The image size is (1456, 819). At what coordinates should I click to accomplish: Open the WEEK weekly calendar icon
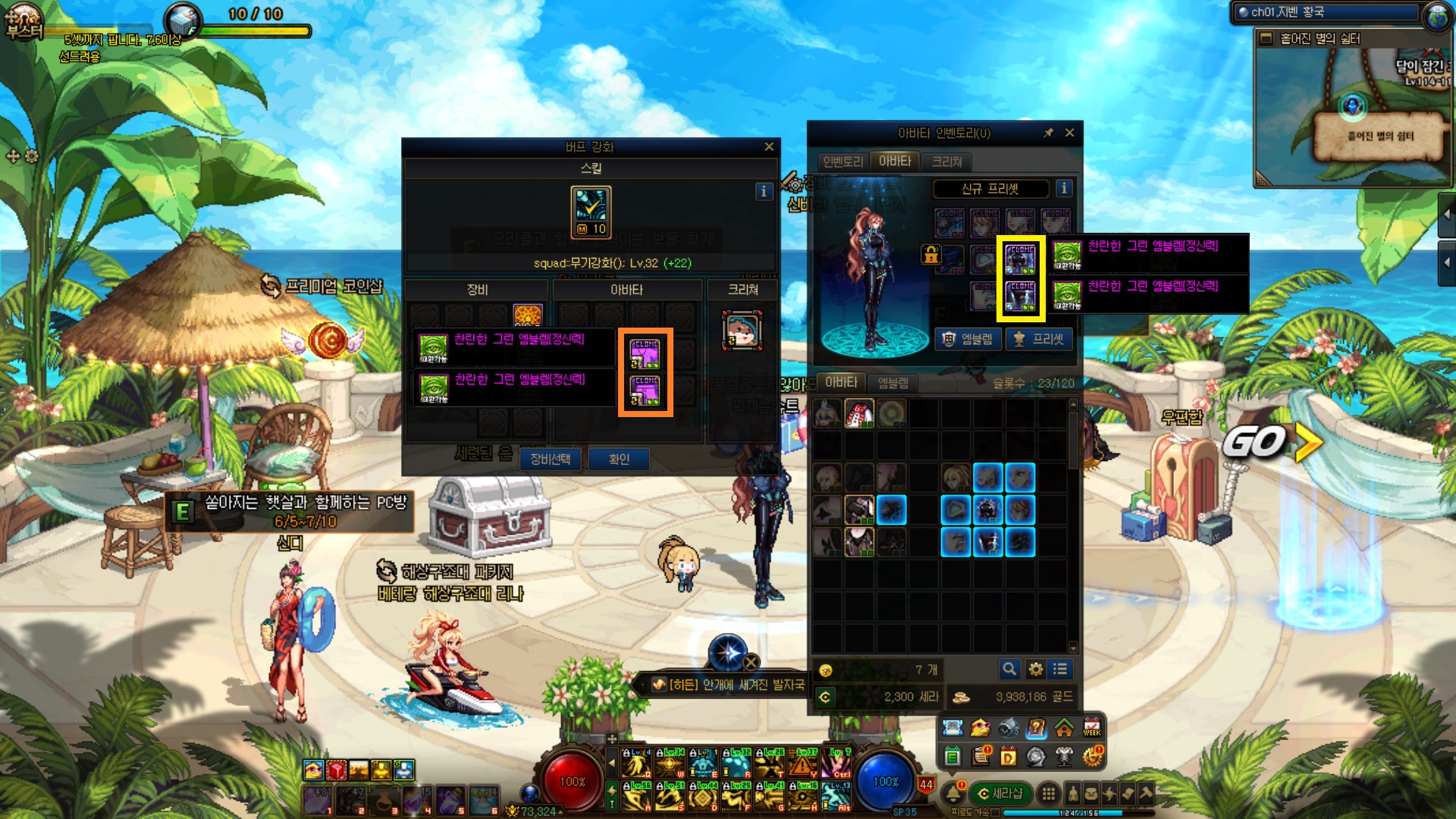(1092, 728)
